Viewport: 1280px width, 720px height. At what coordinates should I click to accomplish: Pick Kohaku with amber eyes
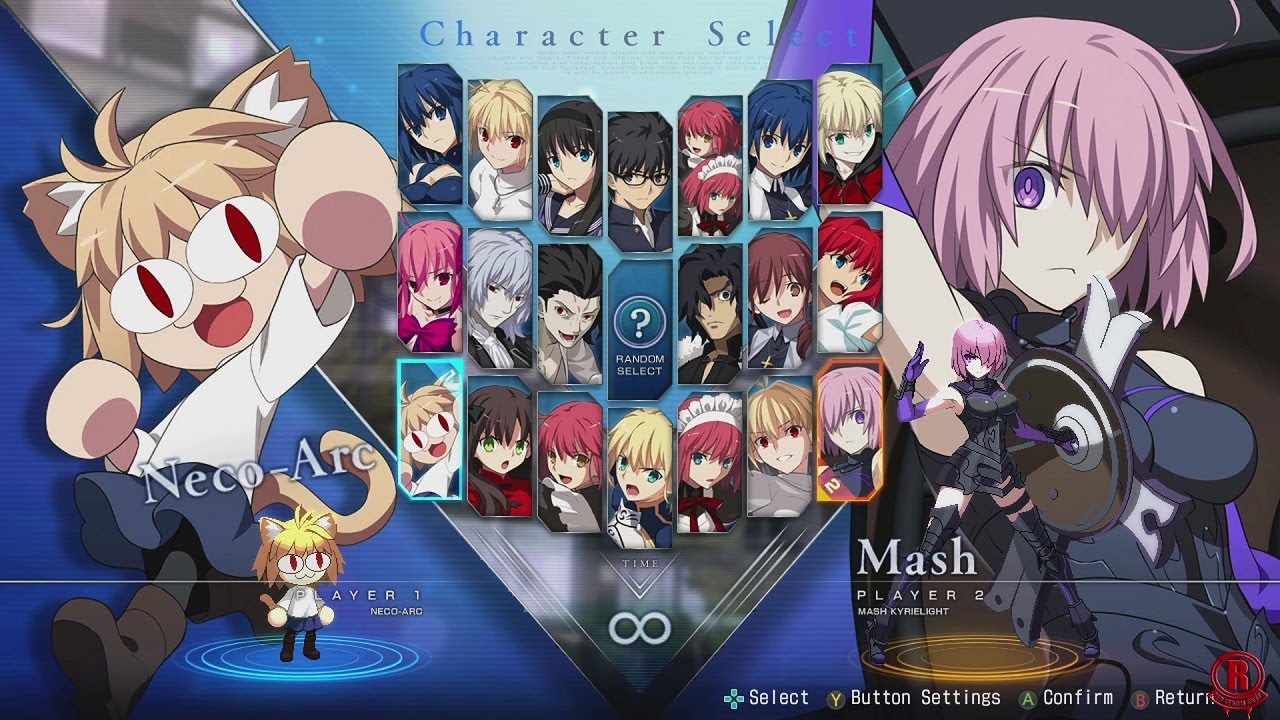pyautogui.click(x=570, y=460)
